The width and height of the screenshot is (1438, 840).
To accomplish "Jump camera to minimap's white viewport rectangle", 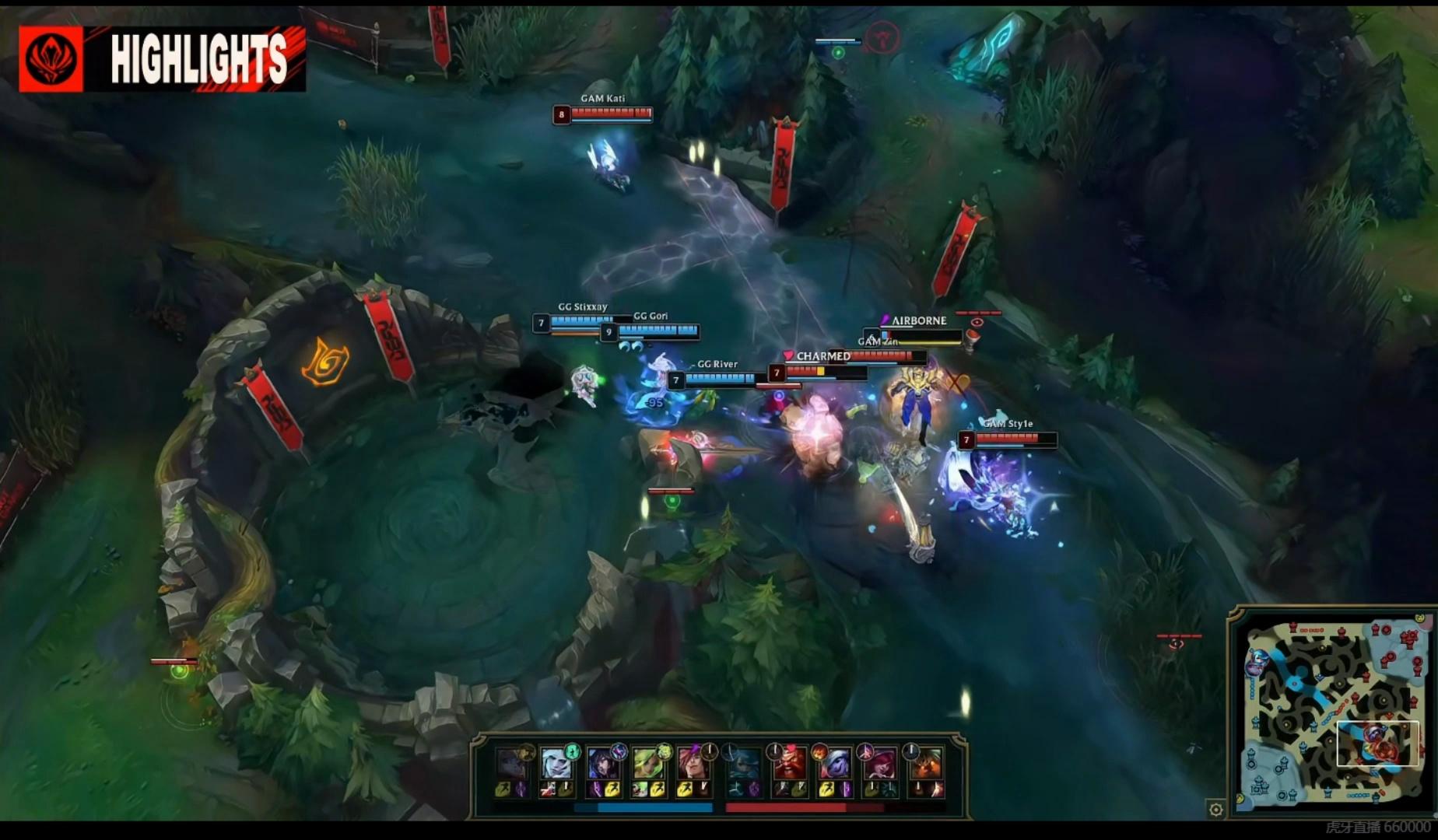I will 1377,744.
